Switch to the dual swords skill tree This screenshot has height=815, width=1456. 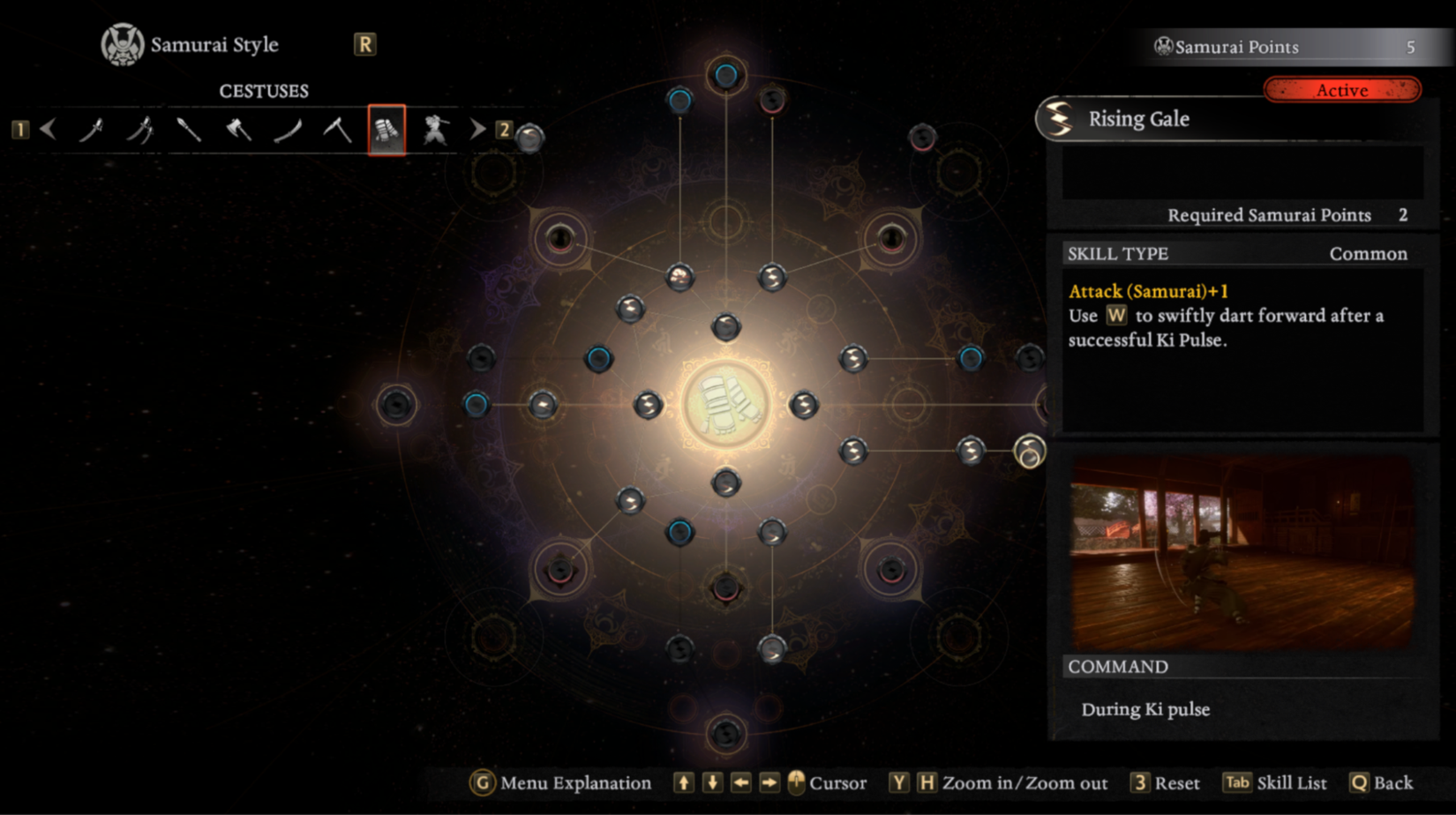pos(142,130)
